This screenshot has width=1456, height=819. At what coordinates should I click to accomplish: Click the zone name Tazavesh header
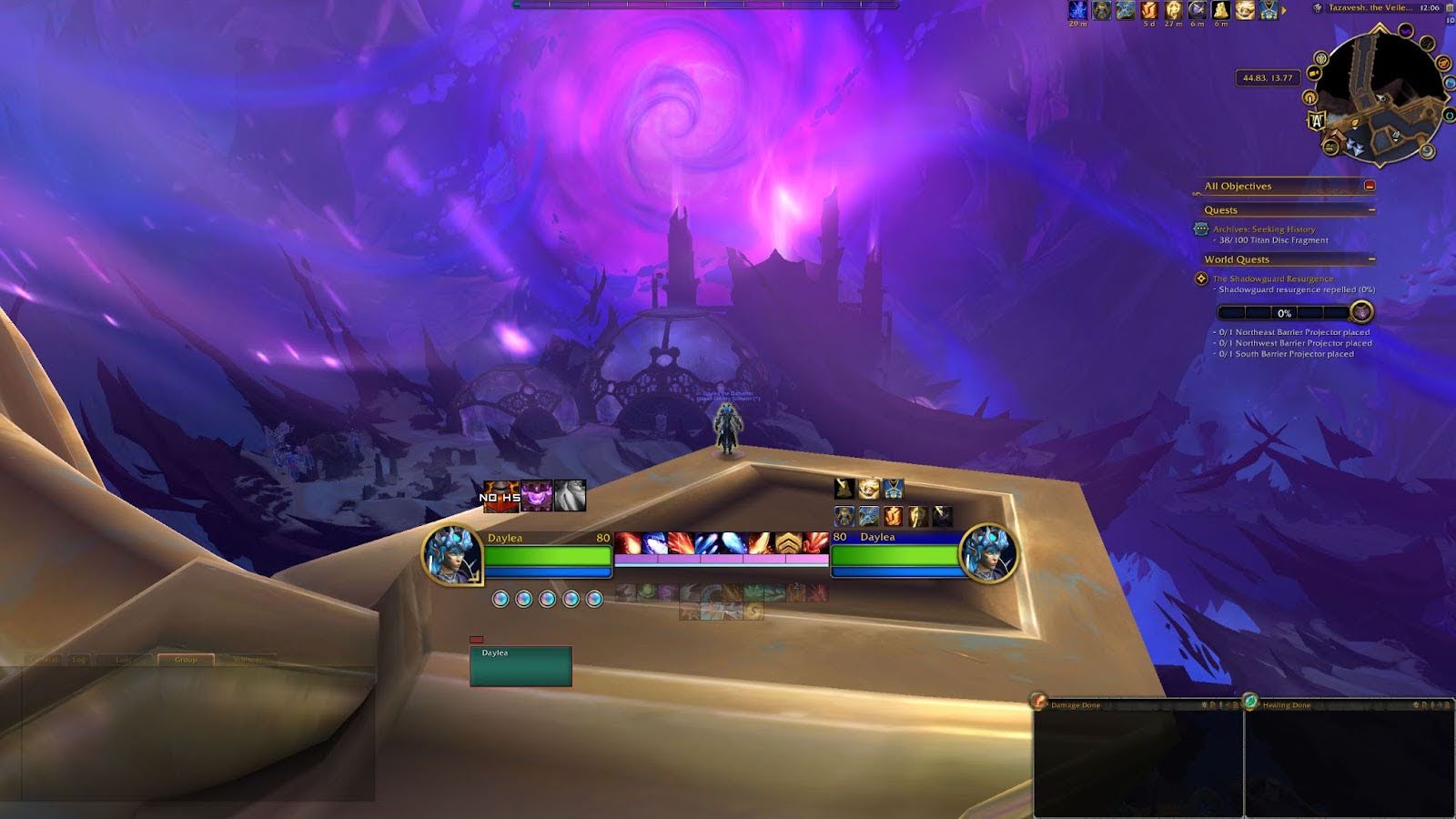coord(1370,7)
